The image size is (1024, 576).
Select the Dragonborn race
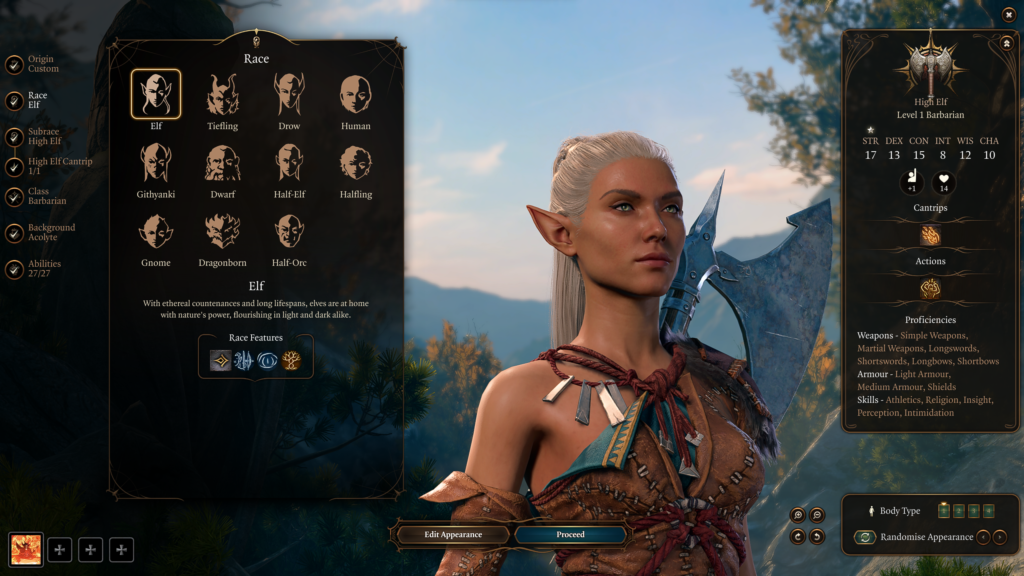[x=222, y=231]
